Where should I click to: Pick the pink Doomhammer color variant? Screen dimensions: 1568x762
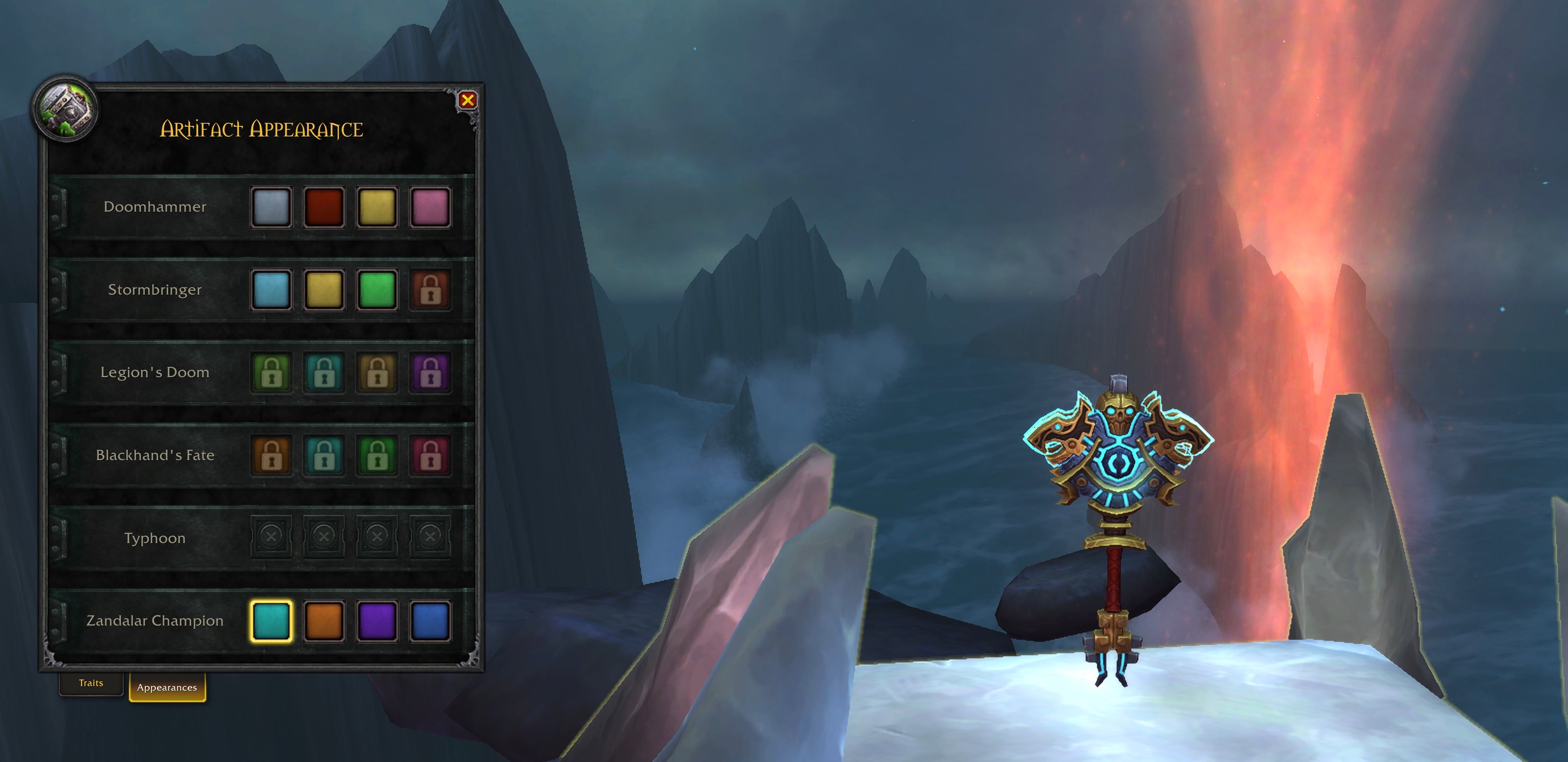tap(430, 207)
